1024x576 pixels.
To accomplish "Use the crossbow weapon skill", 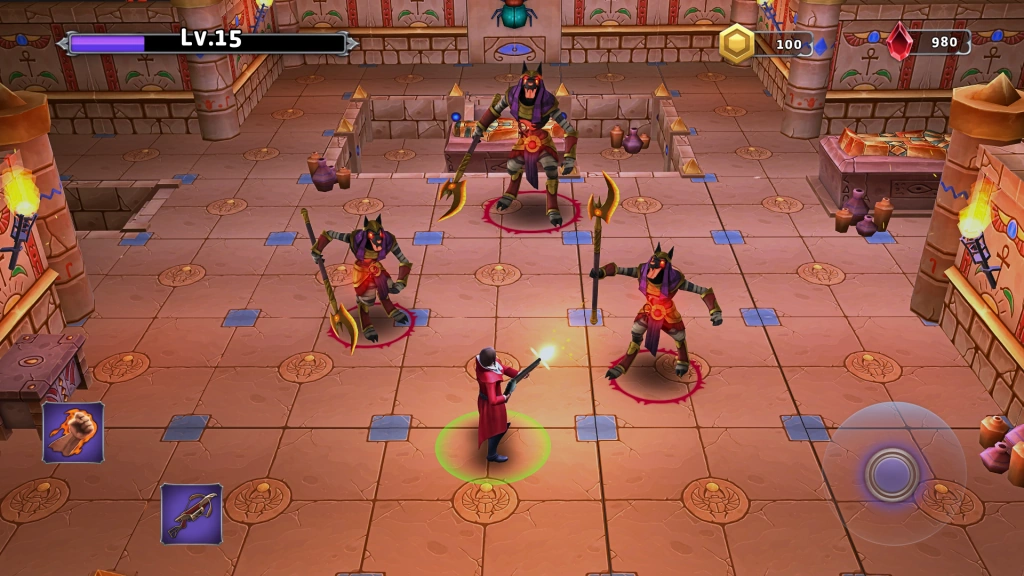I will coord(191,514).
